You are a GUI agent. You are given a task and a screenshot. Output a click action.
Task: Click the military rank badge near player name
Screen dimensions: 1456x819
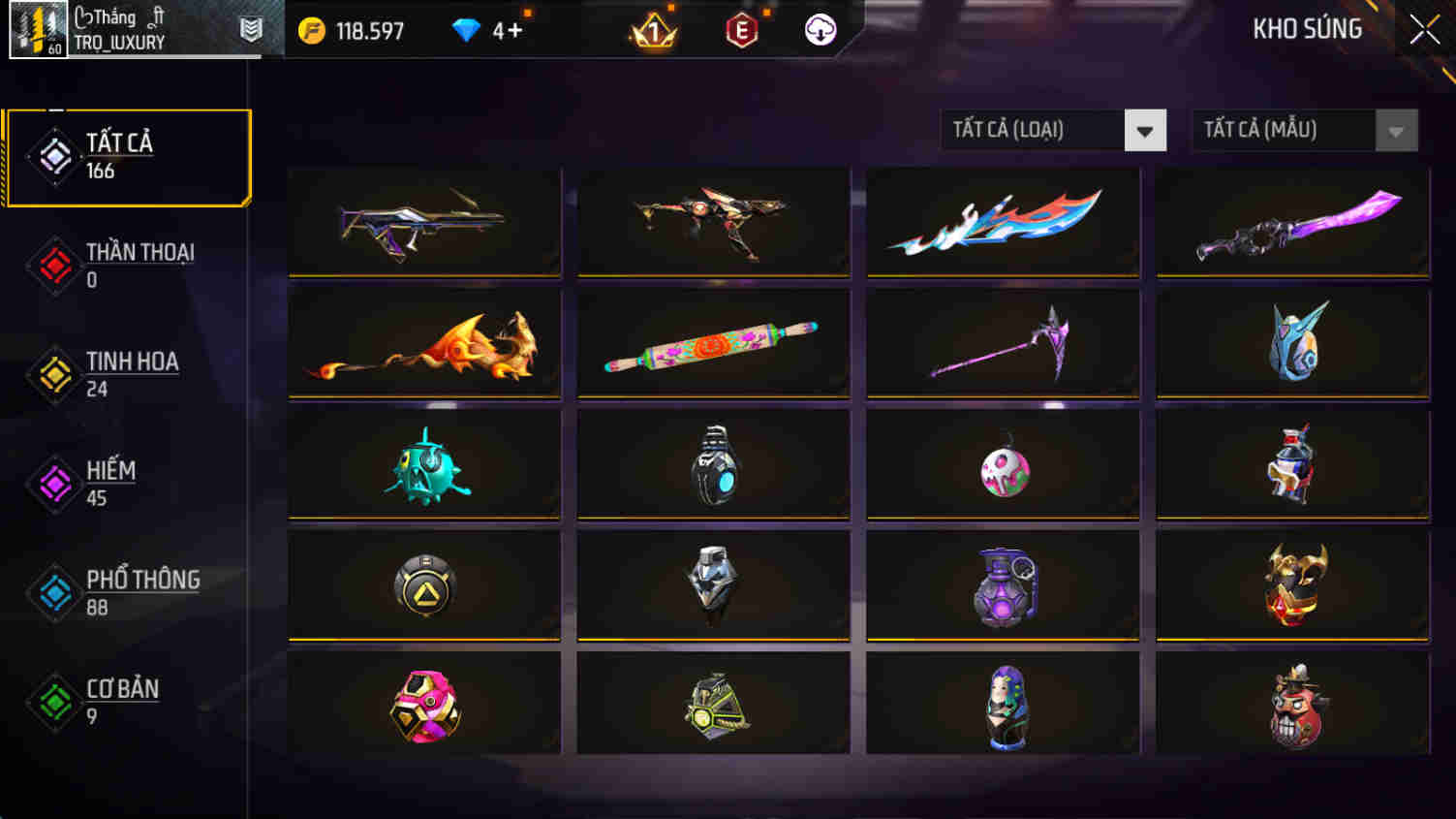(249, 30)
